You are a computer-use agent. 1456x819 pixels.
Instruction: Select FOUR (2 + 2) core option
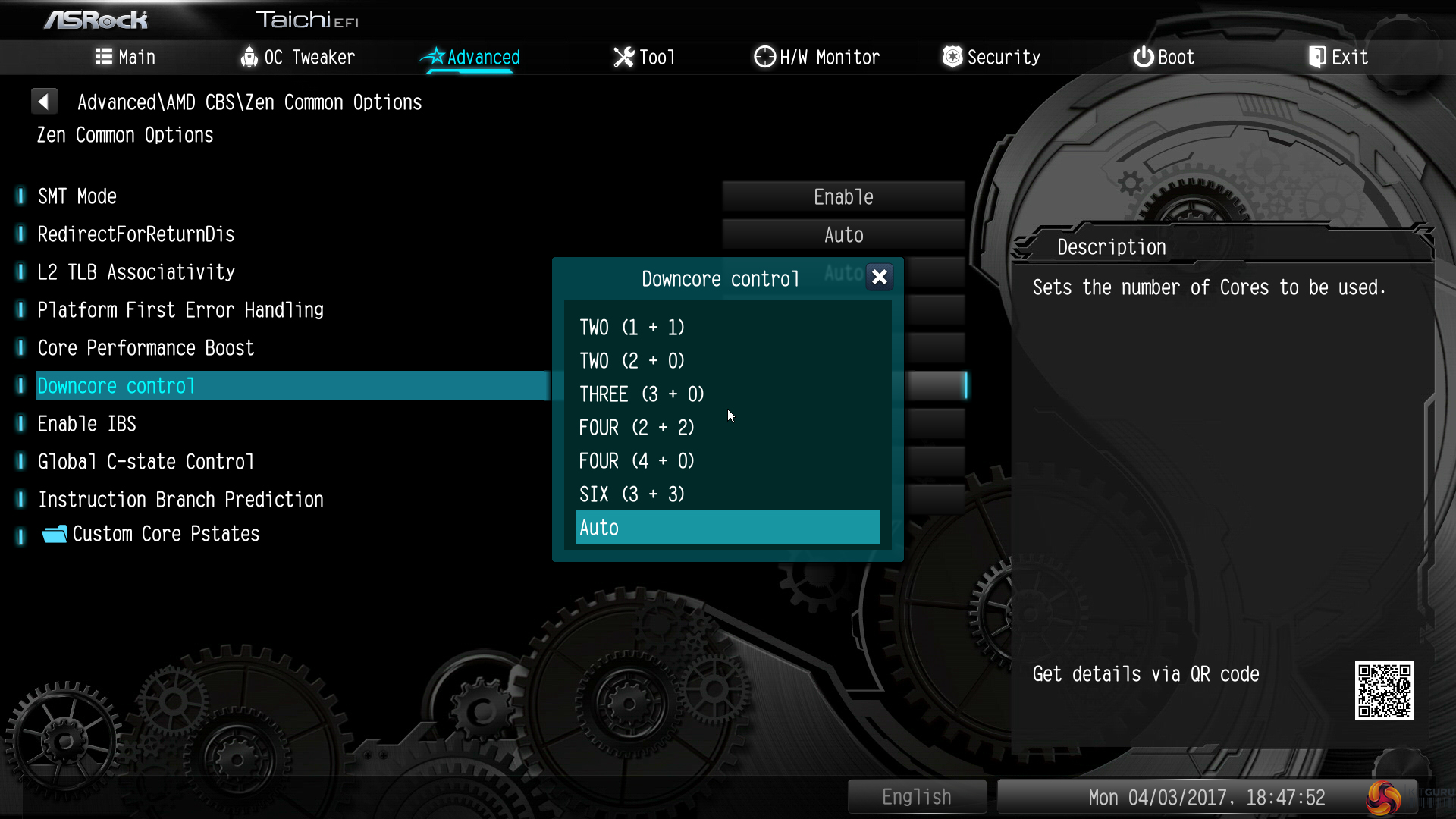click(x=636, y=428)
